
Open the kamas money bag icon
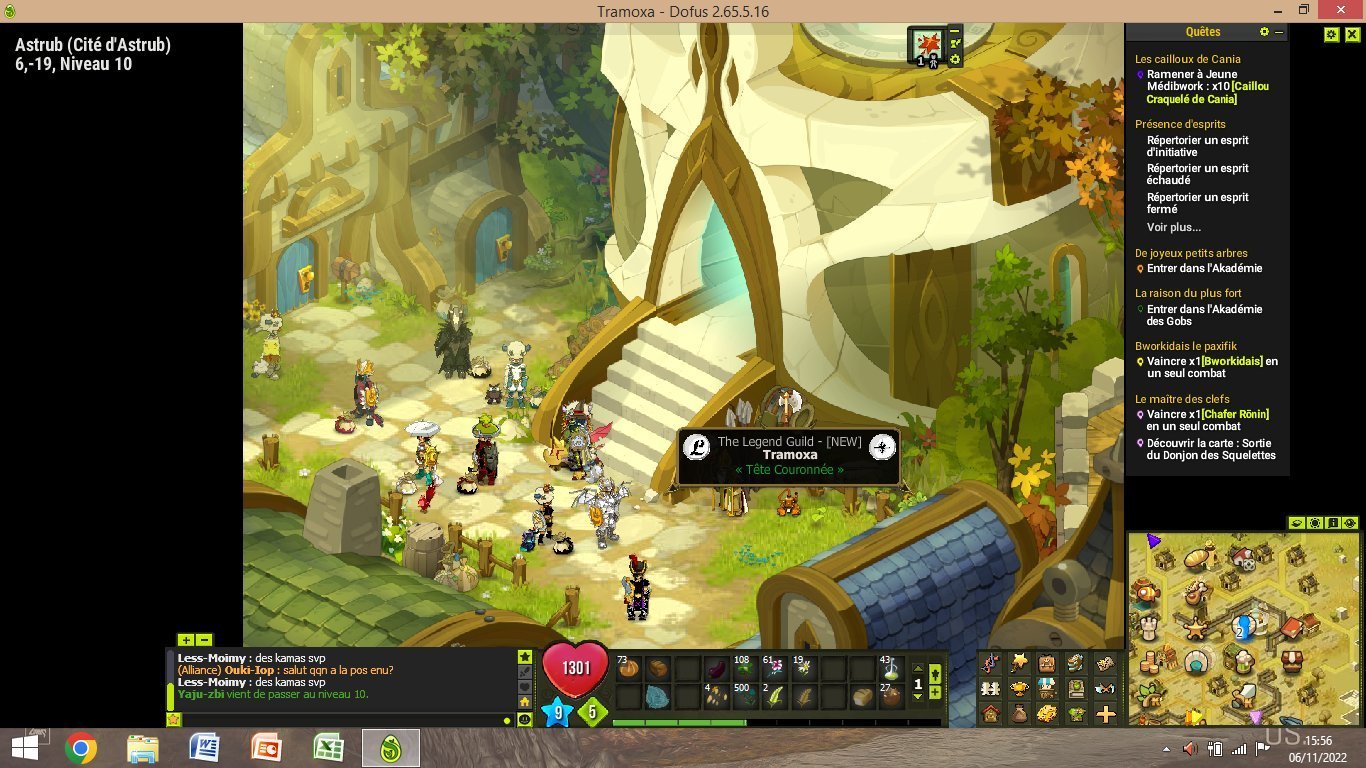1019,714
